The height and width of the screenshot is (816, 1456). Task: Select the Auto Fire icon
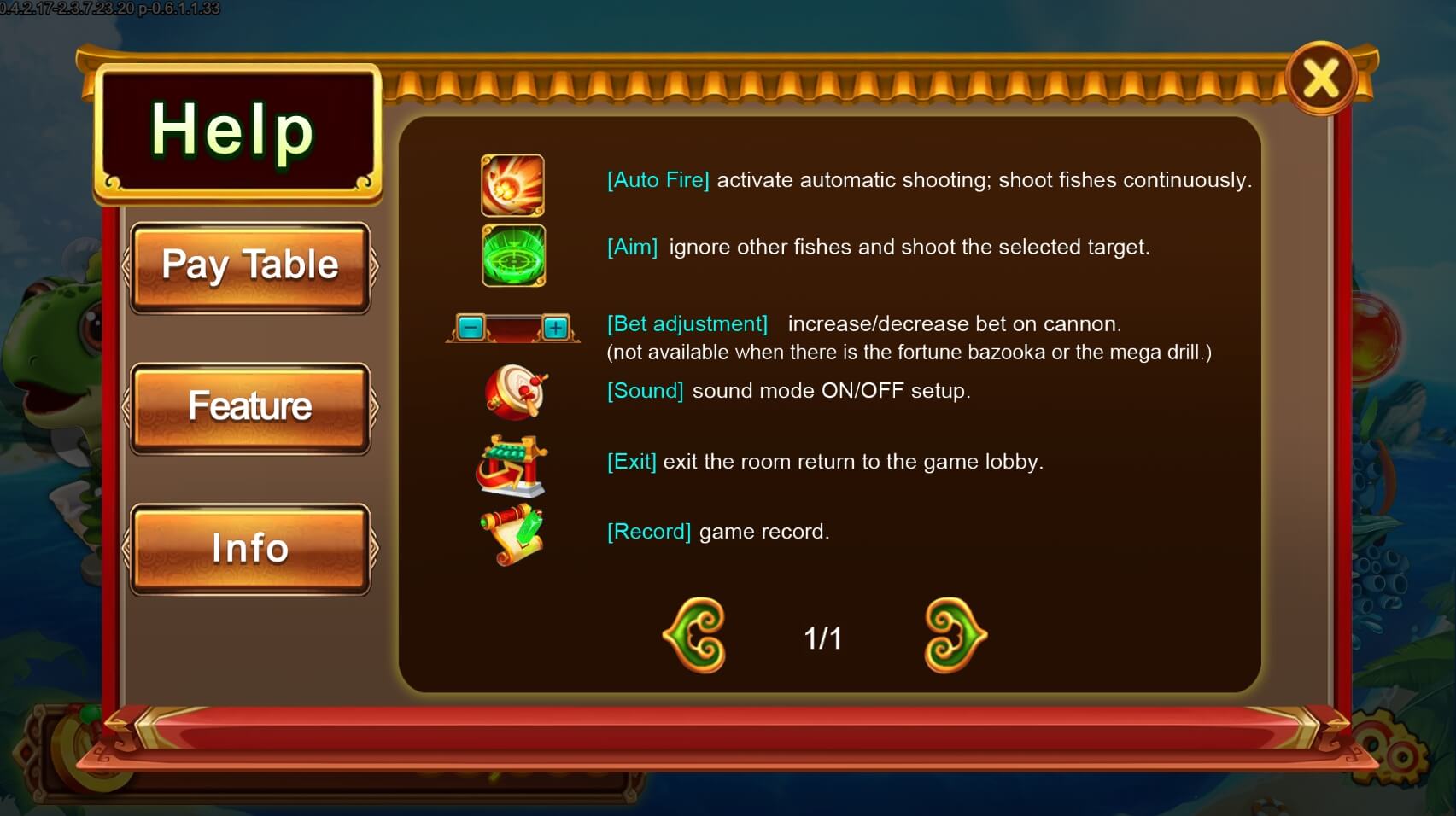click(x=512, y=184)
